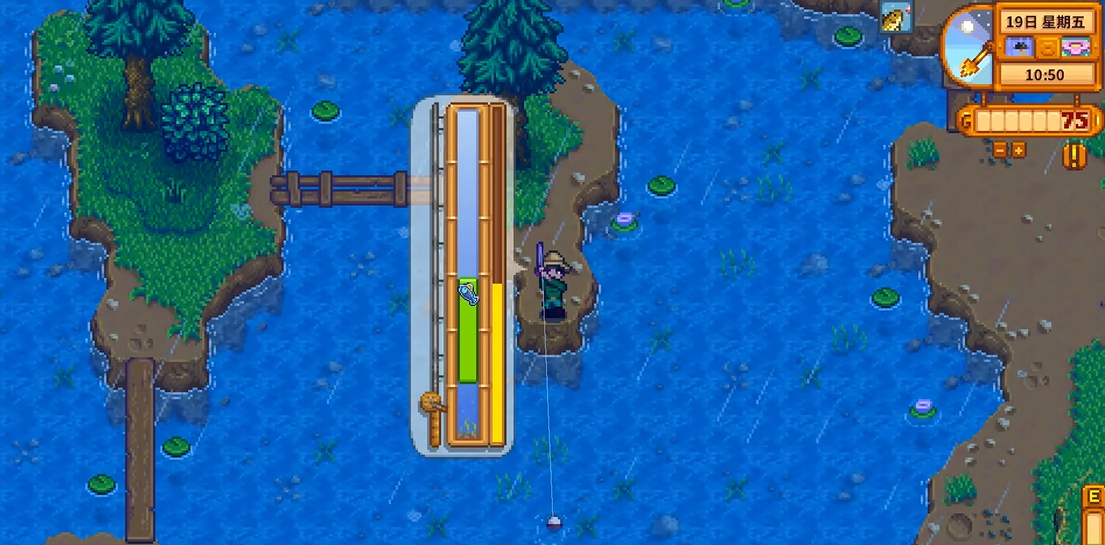The image size is (1105, 545).
Task: Select the fish buff icon
Action: tap(894, 17)
